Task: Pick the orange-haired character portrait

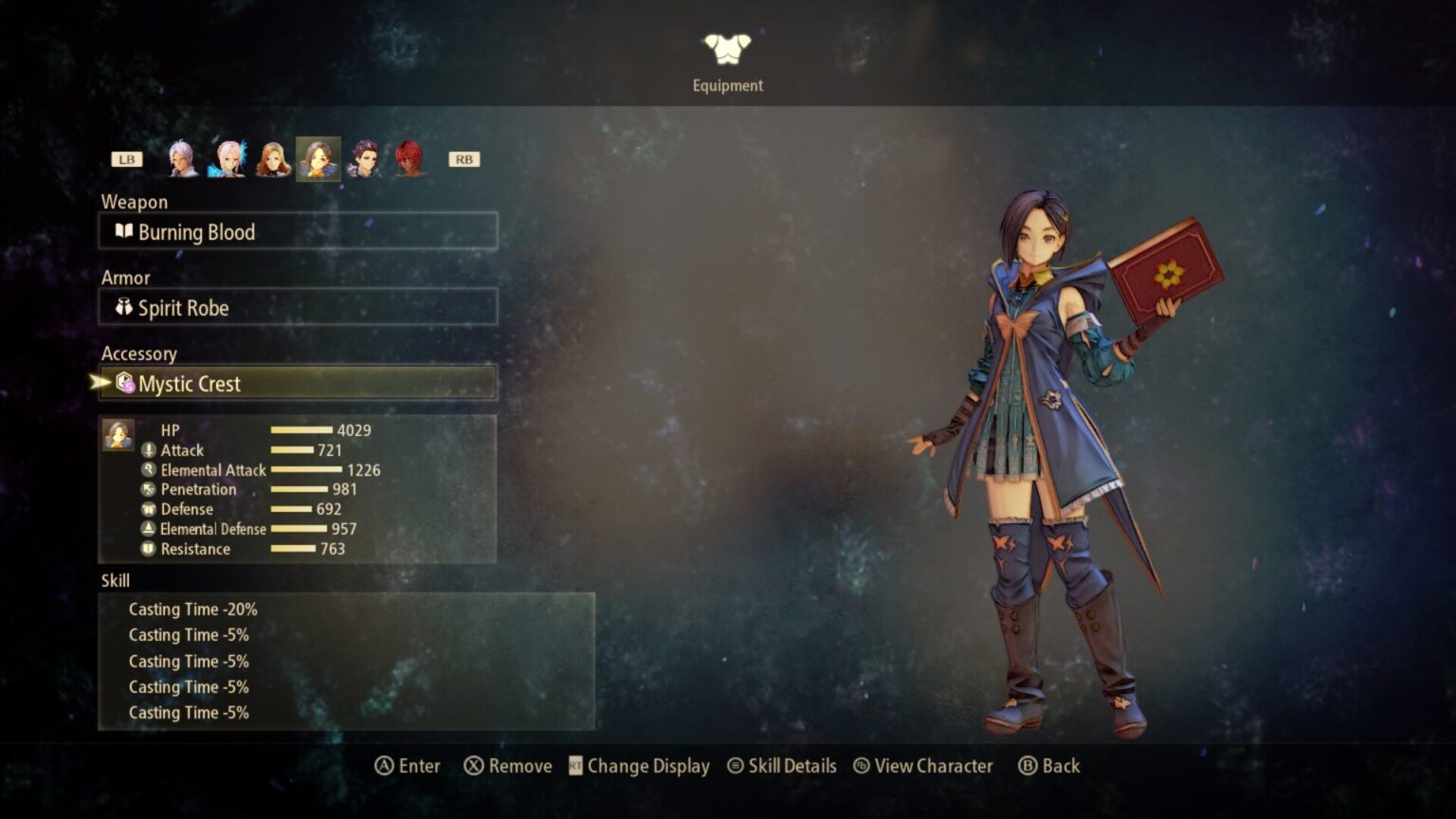Action: pyautogui.click(x=273, y=158)
